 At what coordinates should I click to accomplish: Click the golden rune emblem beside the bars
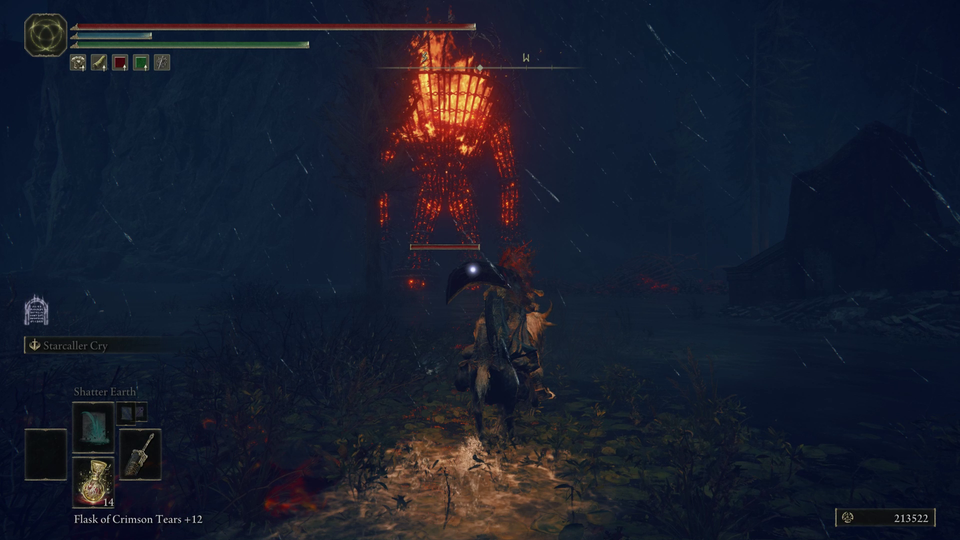pyautogui.click(x=45, y=35)
